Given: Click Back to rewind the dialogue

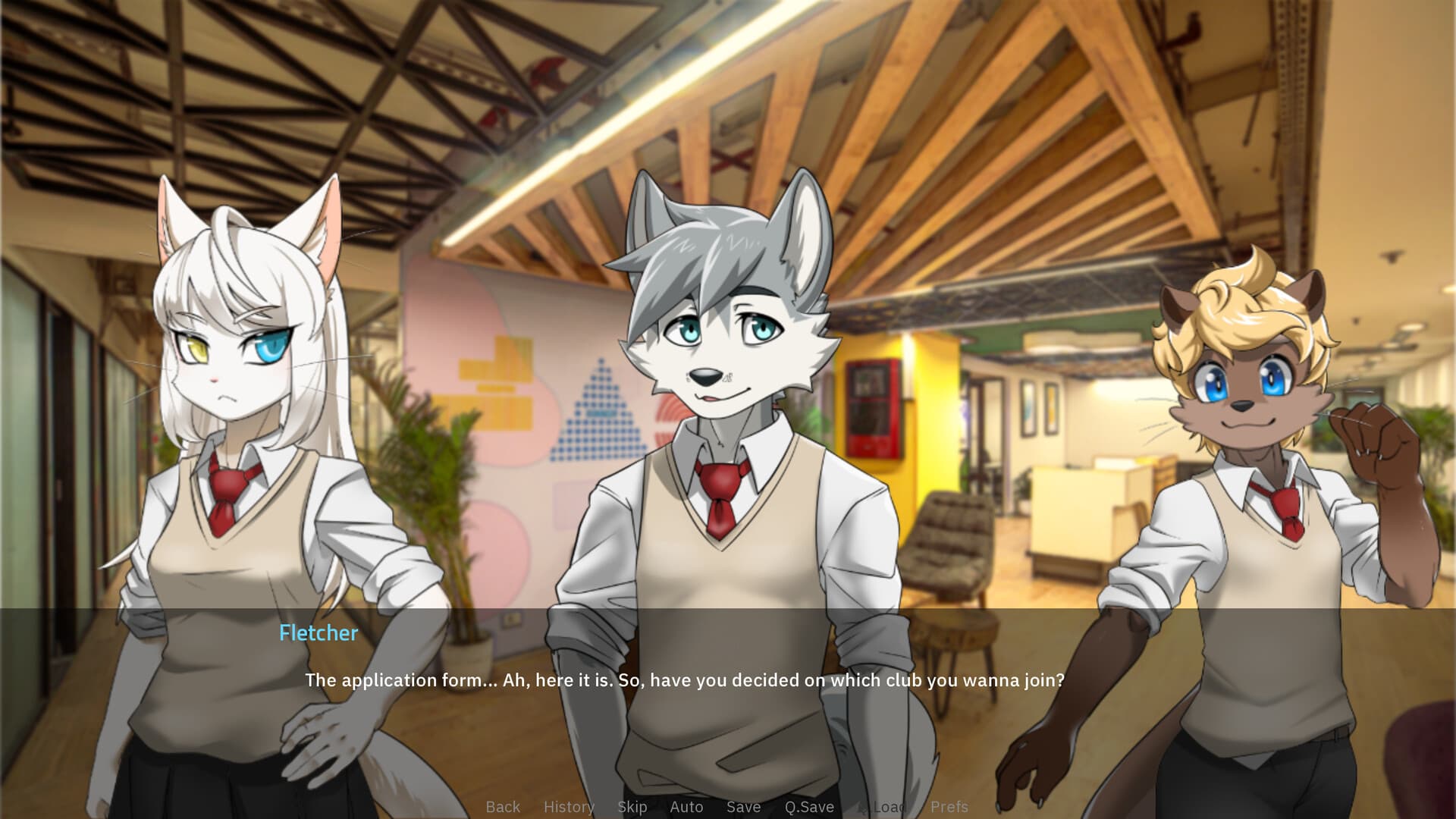Looking at the screenshot, I should coord(503,808).
